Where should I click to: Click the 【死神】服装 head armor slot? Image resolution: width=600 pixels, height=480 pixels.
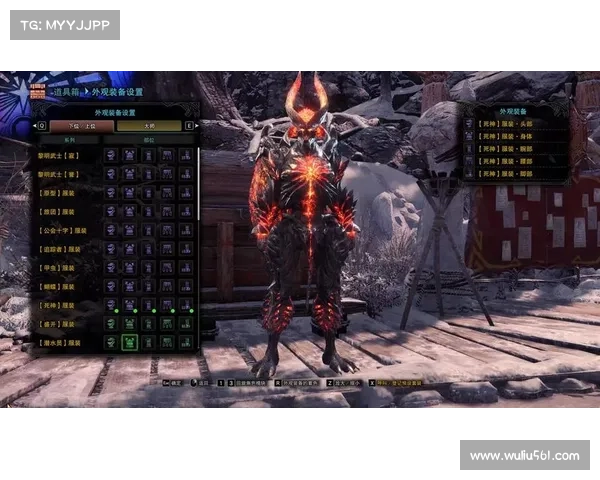[109, 304]
